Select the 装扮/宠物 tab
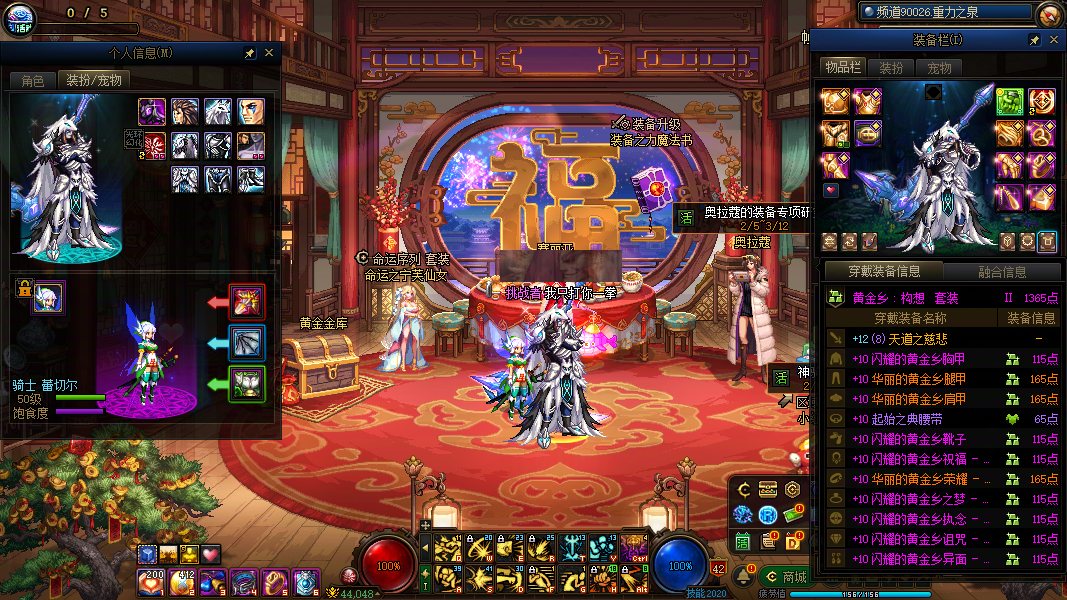 [x=94, y=80]
